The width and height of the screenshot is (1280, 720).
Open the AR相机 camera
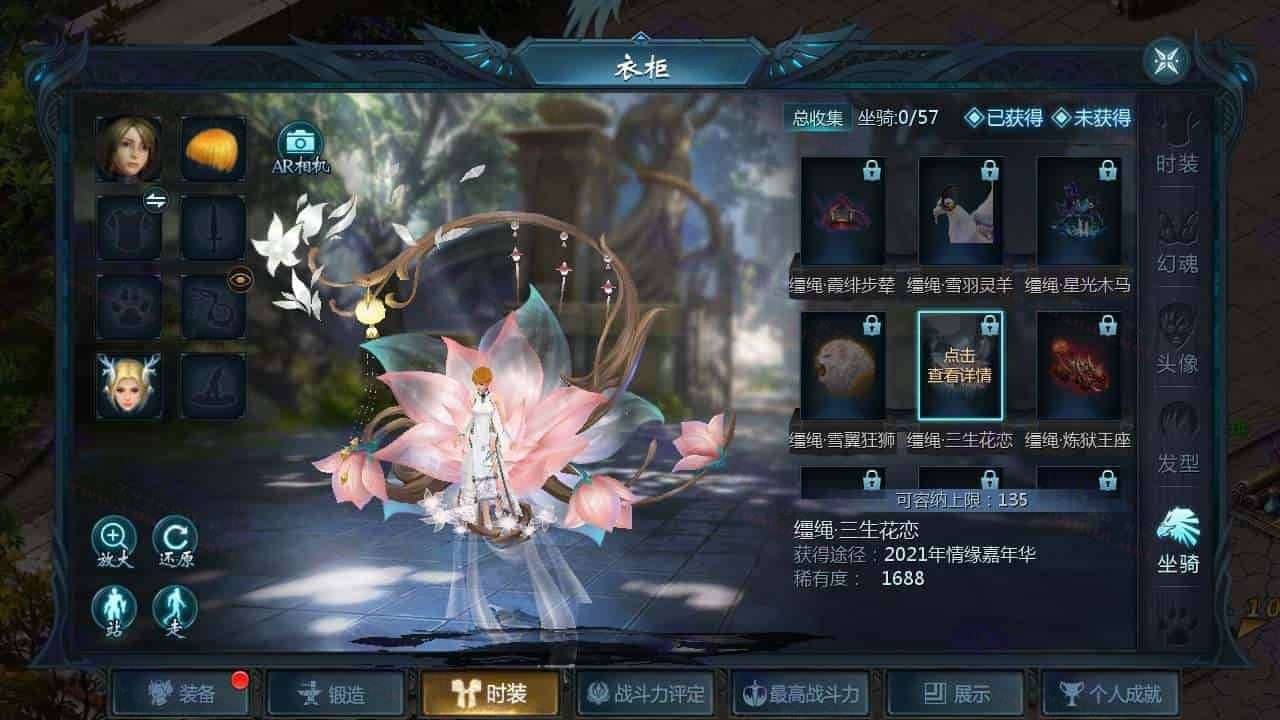pos(300,146)
